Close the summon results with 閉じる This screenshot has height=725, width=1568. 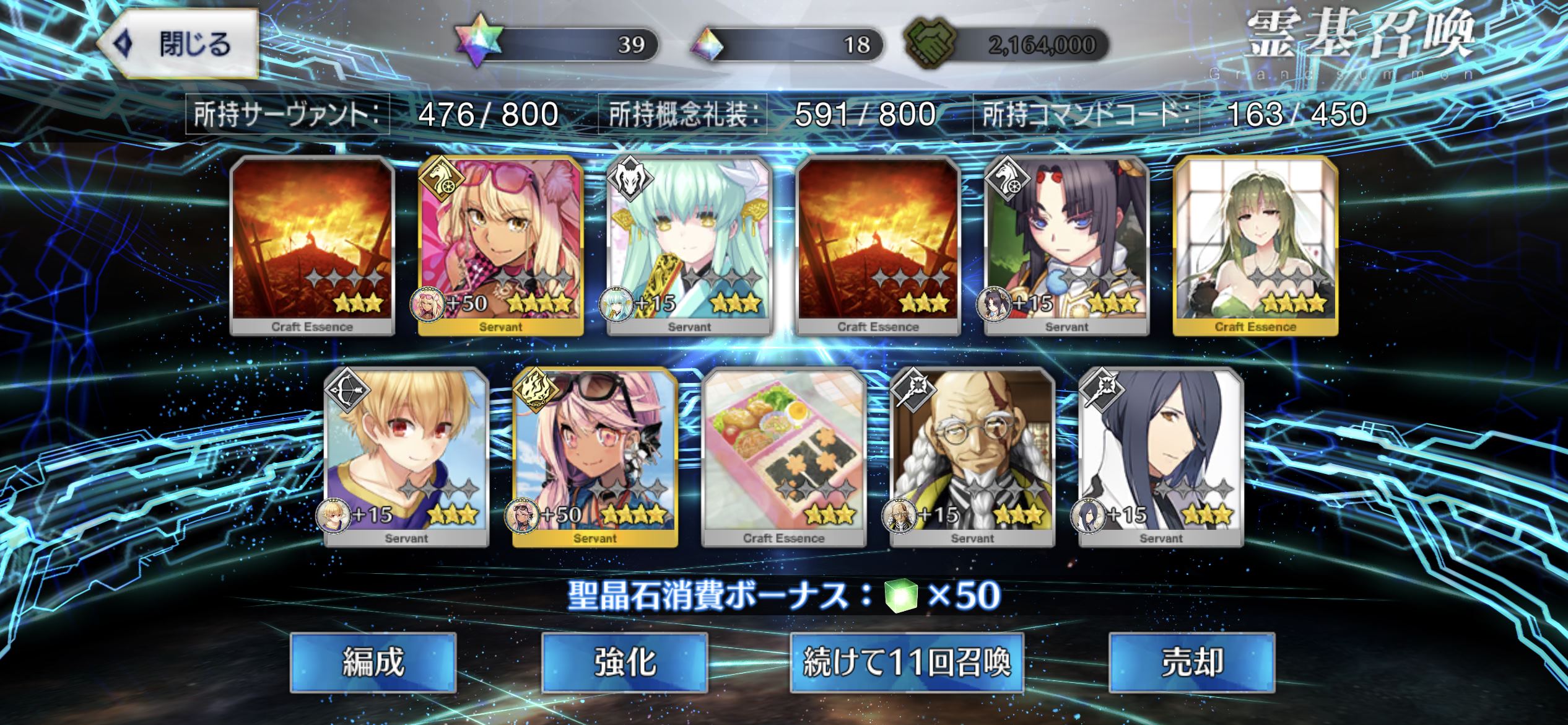tap(178, 44)
